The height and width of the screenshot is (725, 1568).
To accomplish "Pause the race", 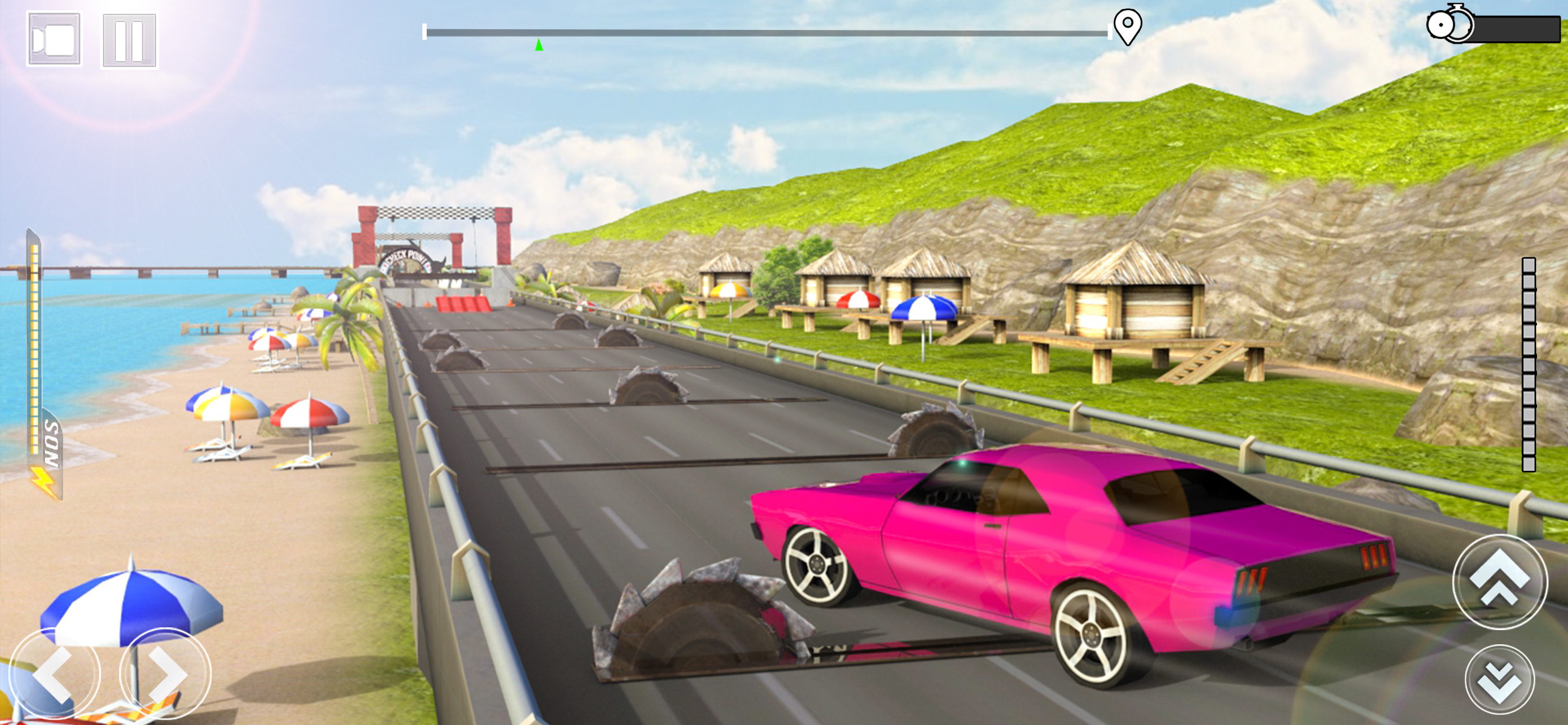I will (129, 41).
